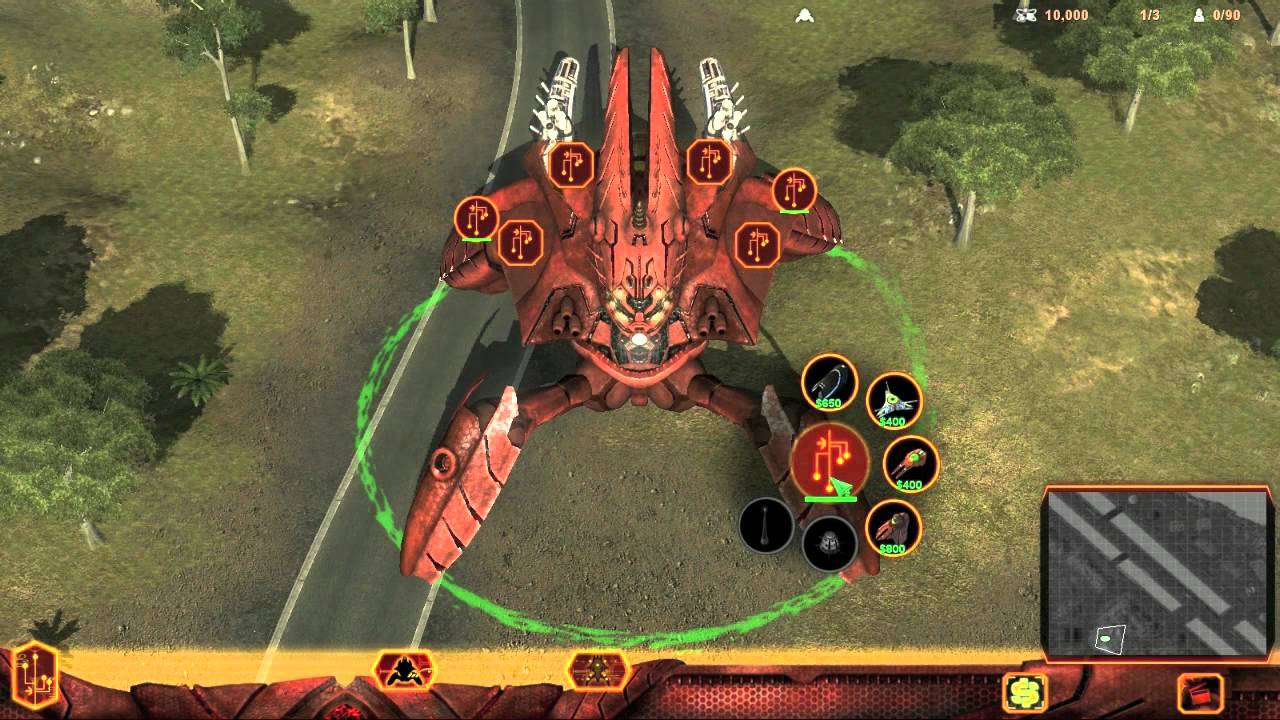Open the hexagonal circuit icon on the command bar

(36, 674)
